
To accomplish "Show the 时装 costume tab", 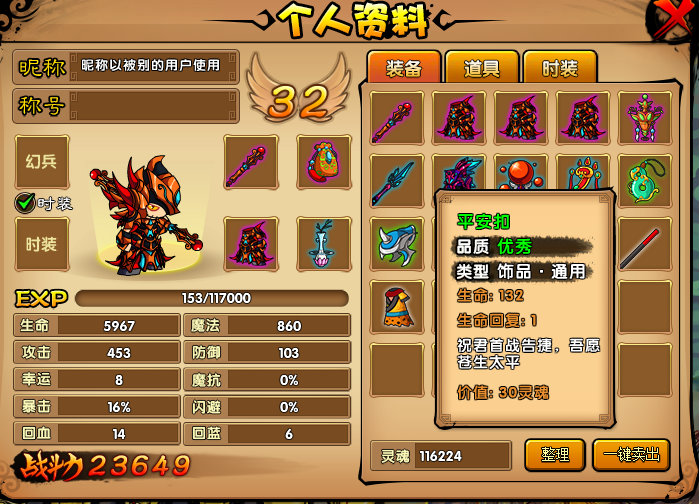I will pos(559,67).
